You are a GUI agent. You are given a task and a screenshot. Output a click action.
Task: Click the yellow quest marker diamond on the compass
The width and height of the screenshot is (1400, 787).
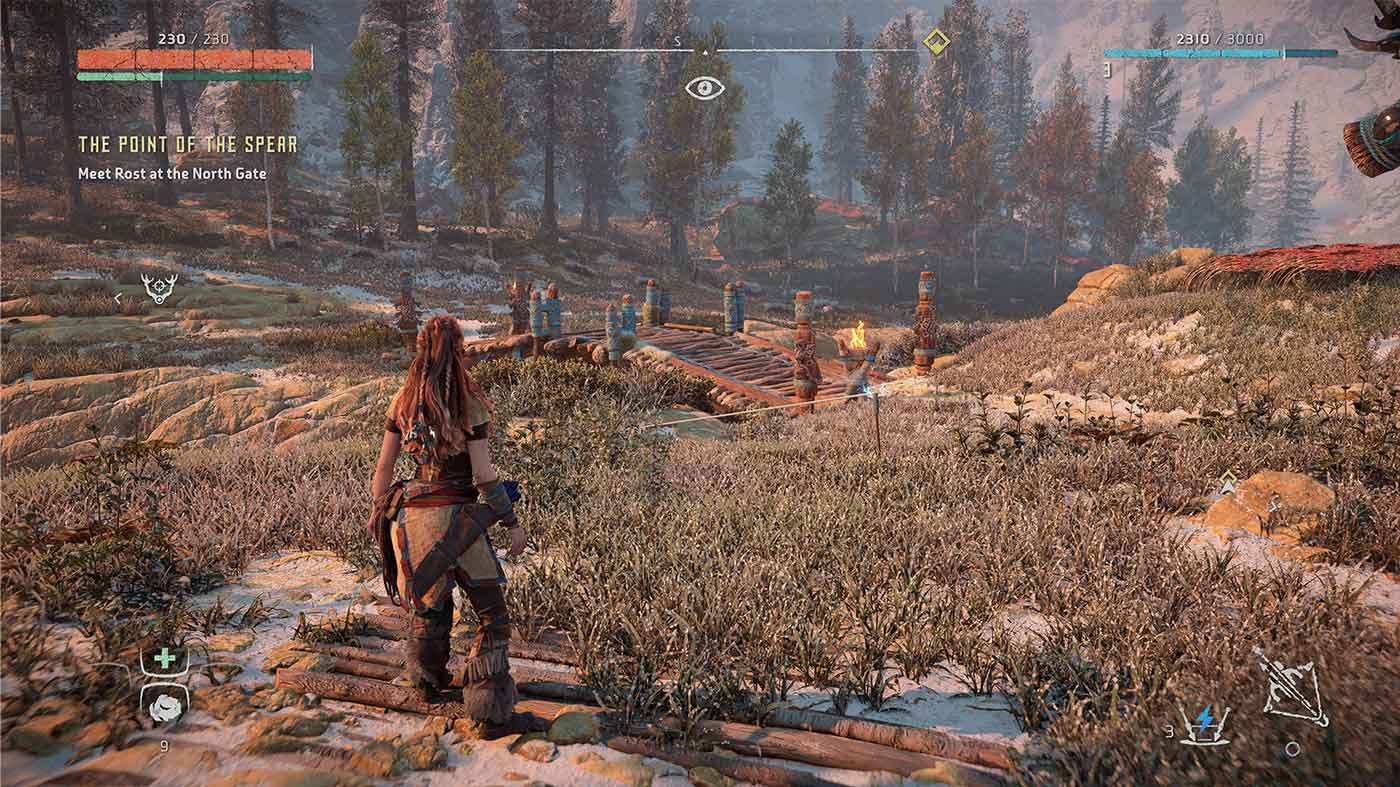point(935,43)
